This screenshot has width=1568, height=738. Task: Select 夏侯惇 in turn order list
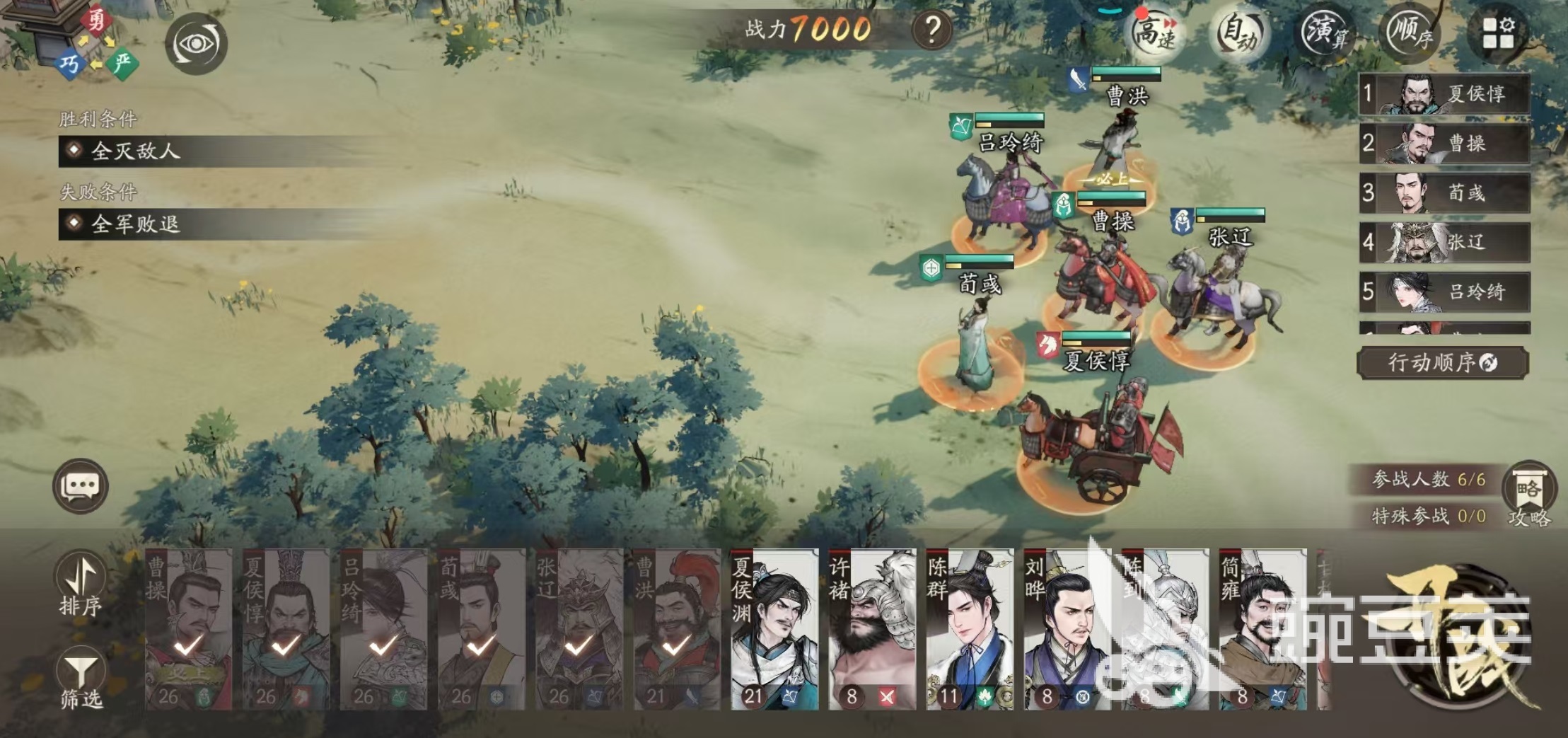(x=1444, y=94)
